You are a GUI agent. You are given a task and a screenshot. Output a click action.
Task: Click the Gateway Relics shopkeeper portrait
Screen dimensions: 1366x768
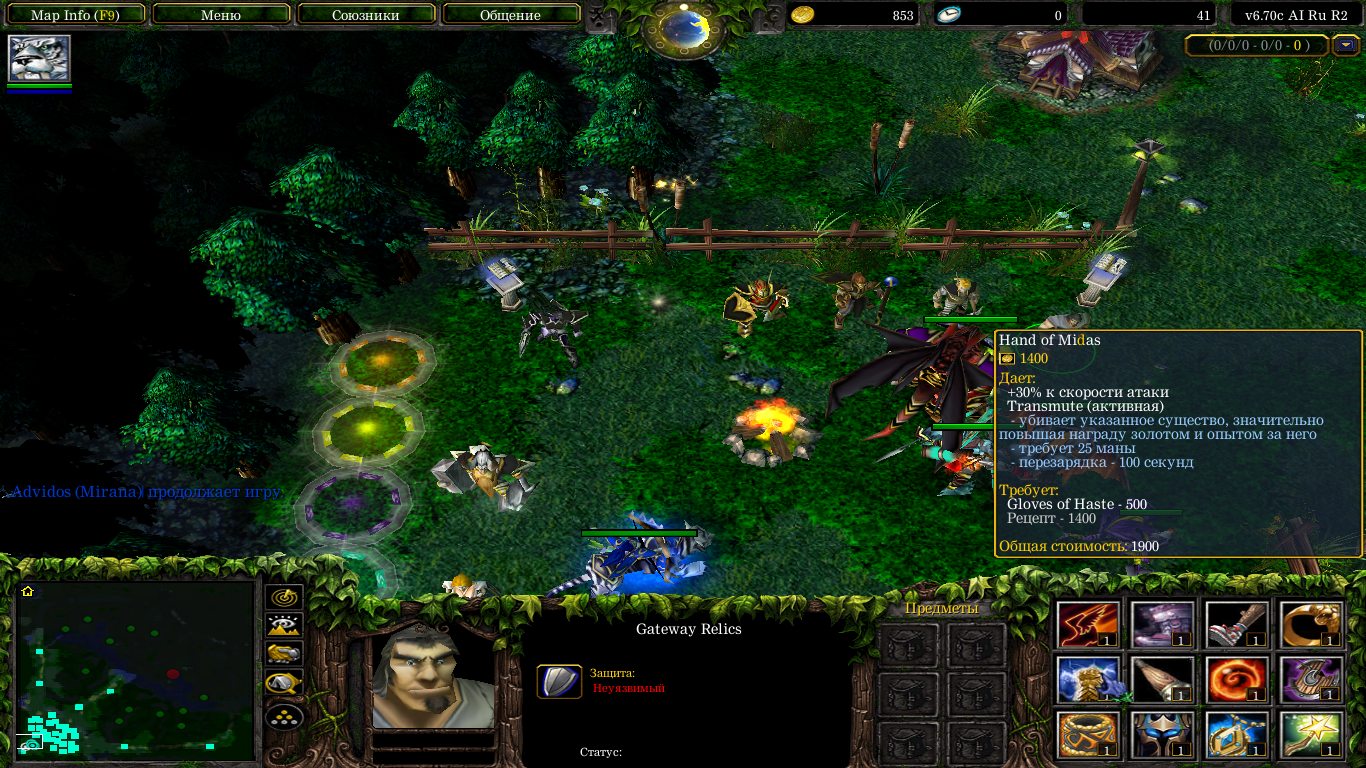coord(433,680)
